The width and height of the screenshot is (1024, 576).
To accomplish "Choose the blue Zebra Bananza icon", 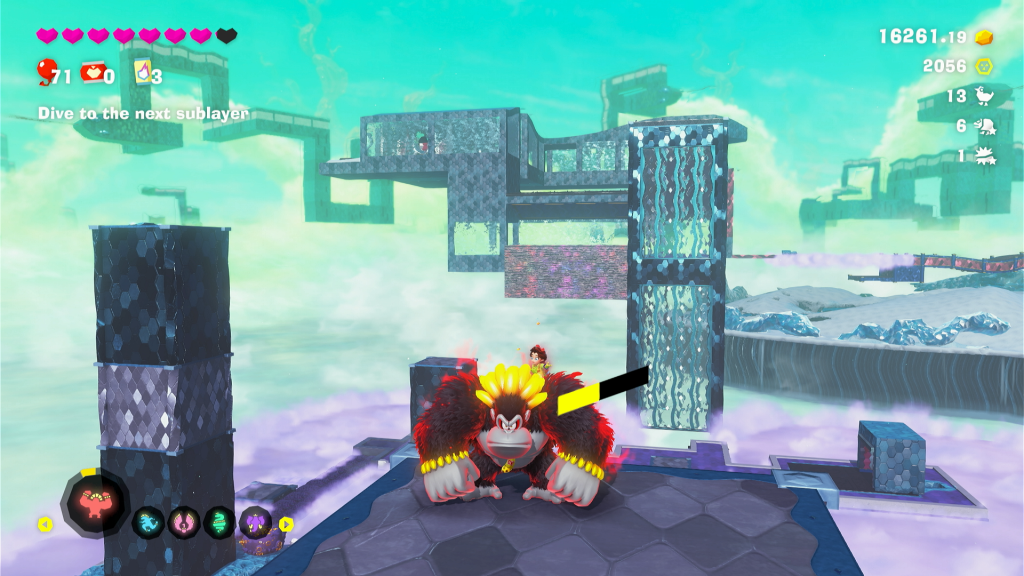I will (148, 522).
